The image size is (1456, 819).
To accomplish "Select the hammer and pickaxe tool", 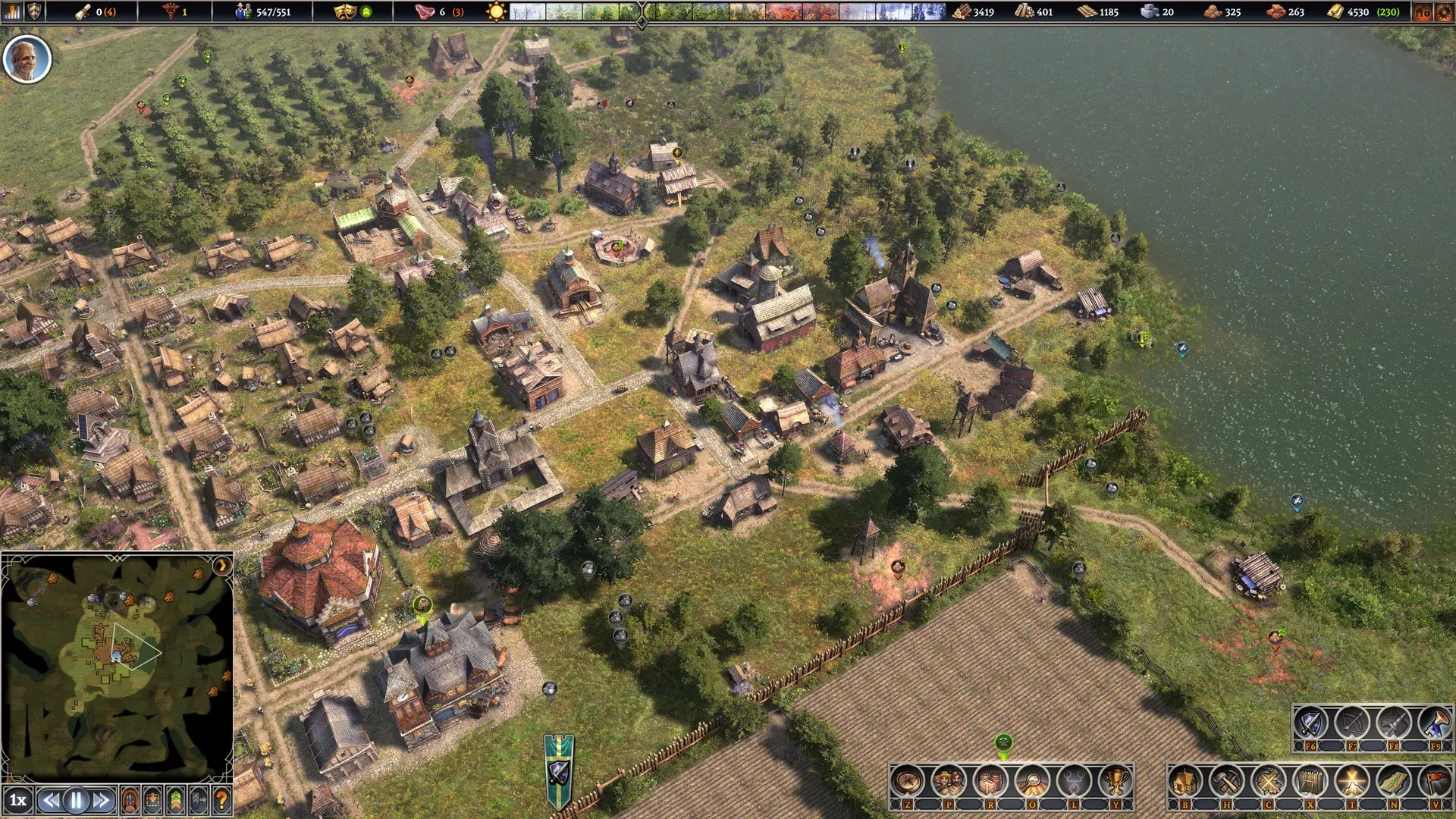I will pos(1225,781).
